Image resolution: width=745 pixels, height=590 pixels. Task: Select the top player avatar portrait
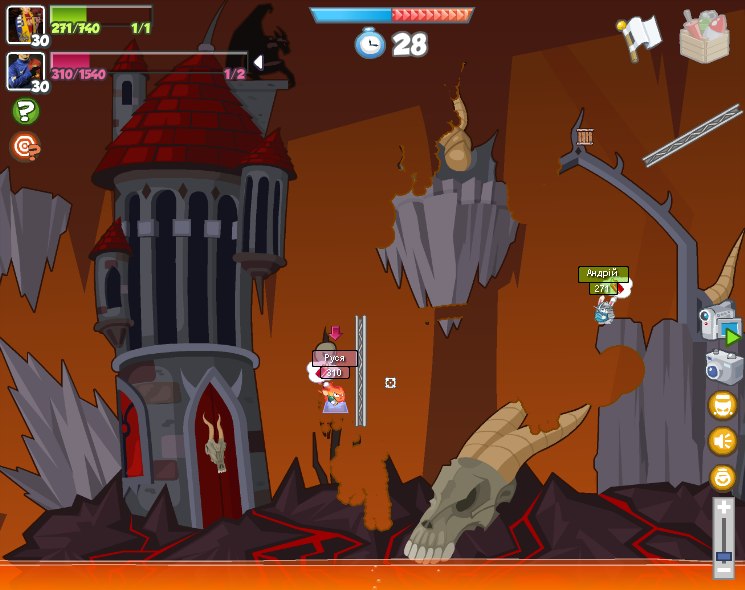25,24
